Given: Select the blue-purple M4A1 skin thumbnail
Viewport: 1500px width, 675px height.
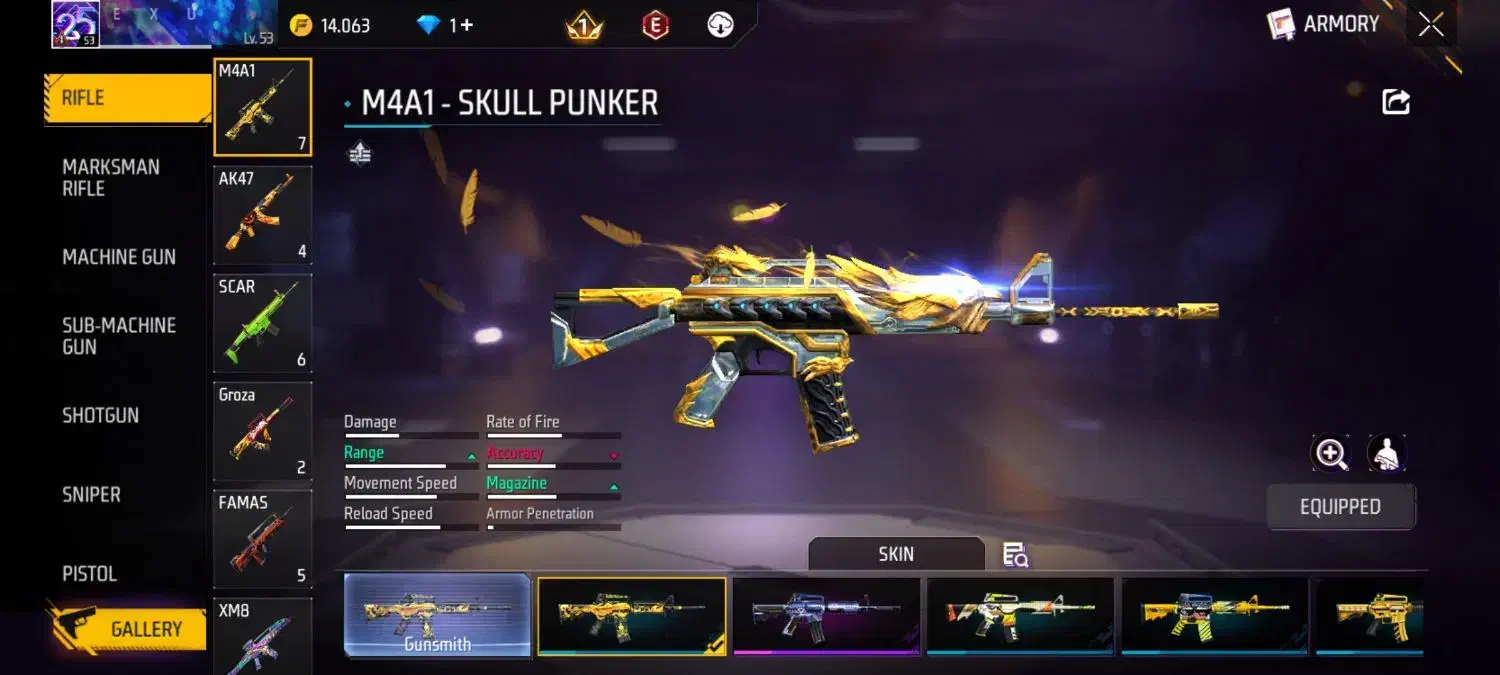Looking at the screenshot, I should click(826, 616).
